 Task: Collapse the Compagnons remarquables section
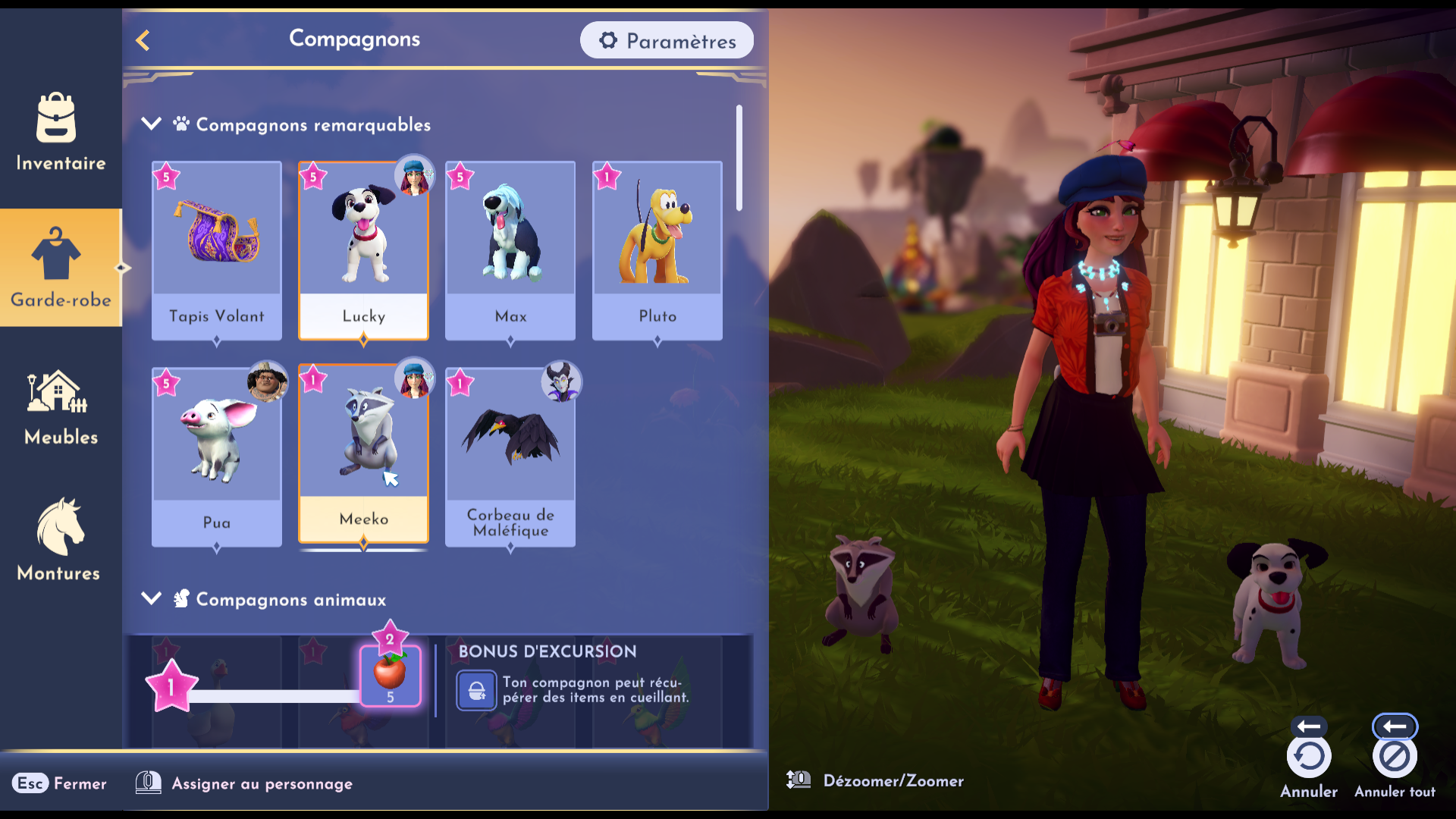click(152, 124)
